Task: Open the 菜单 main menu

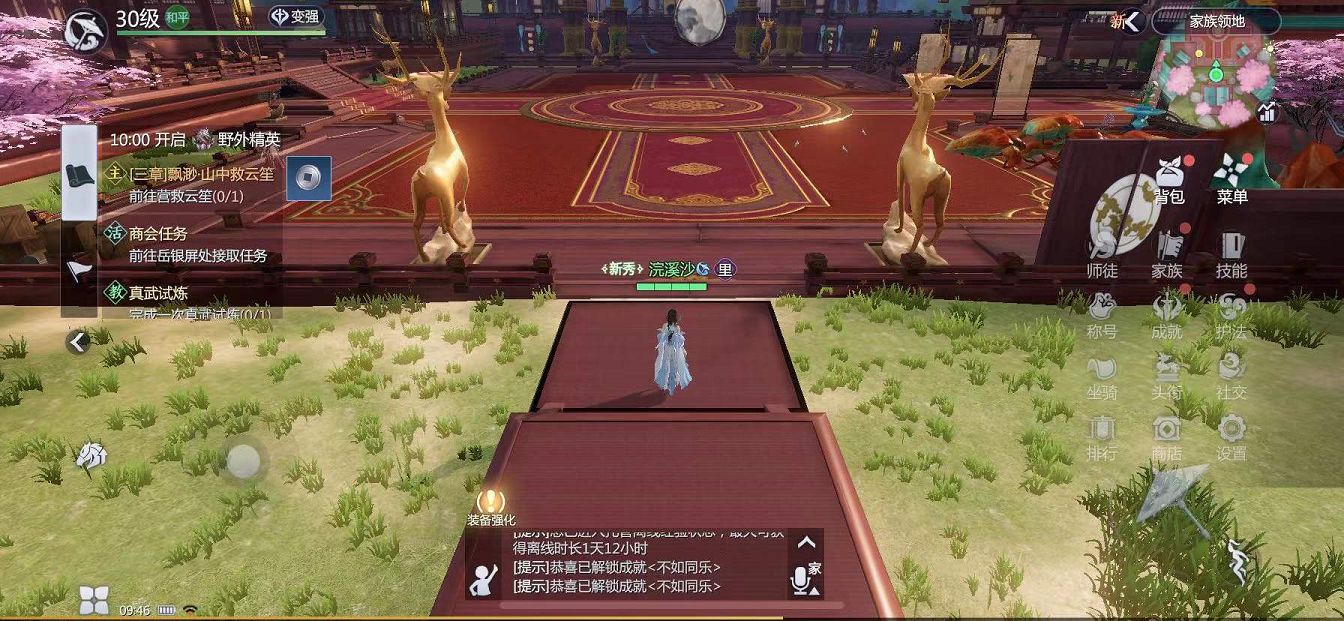Action: (x=1231, y=179)
